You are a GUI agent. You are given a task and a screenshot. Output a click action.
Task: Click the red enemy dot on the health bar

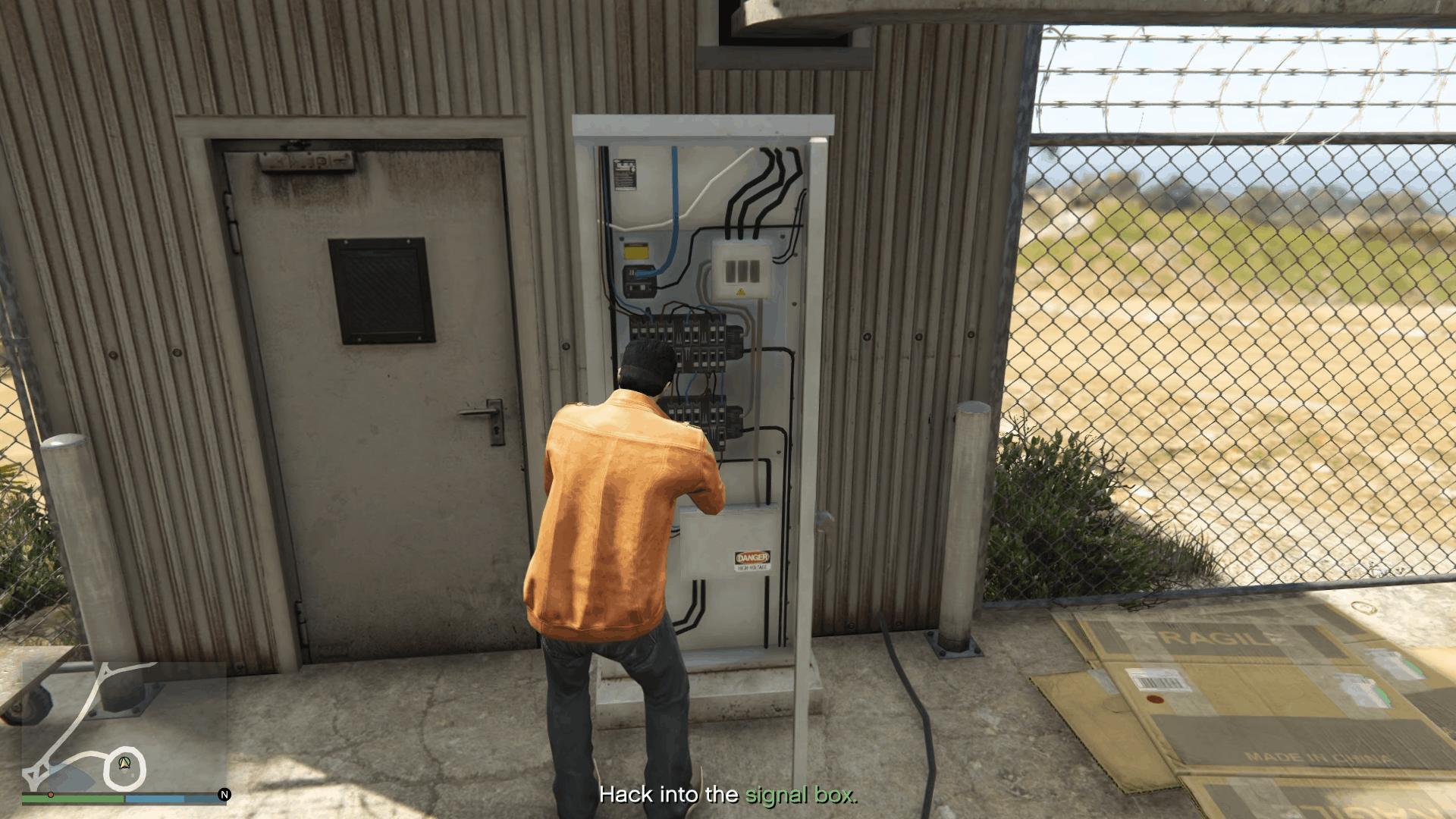(x=50, y=795)
